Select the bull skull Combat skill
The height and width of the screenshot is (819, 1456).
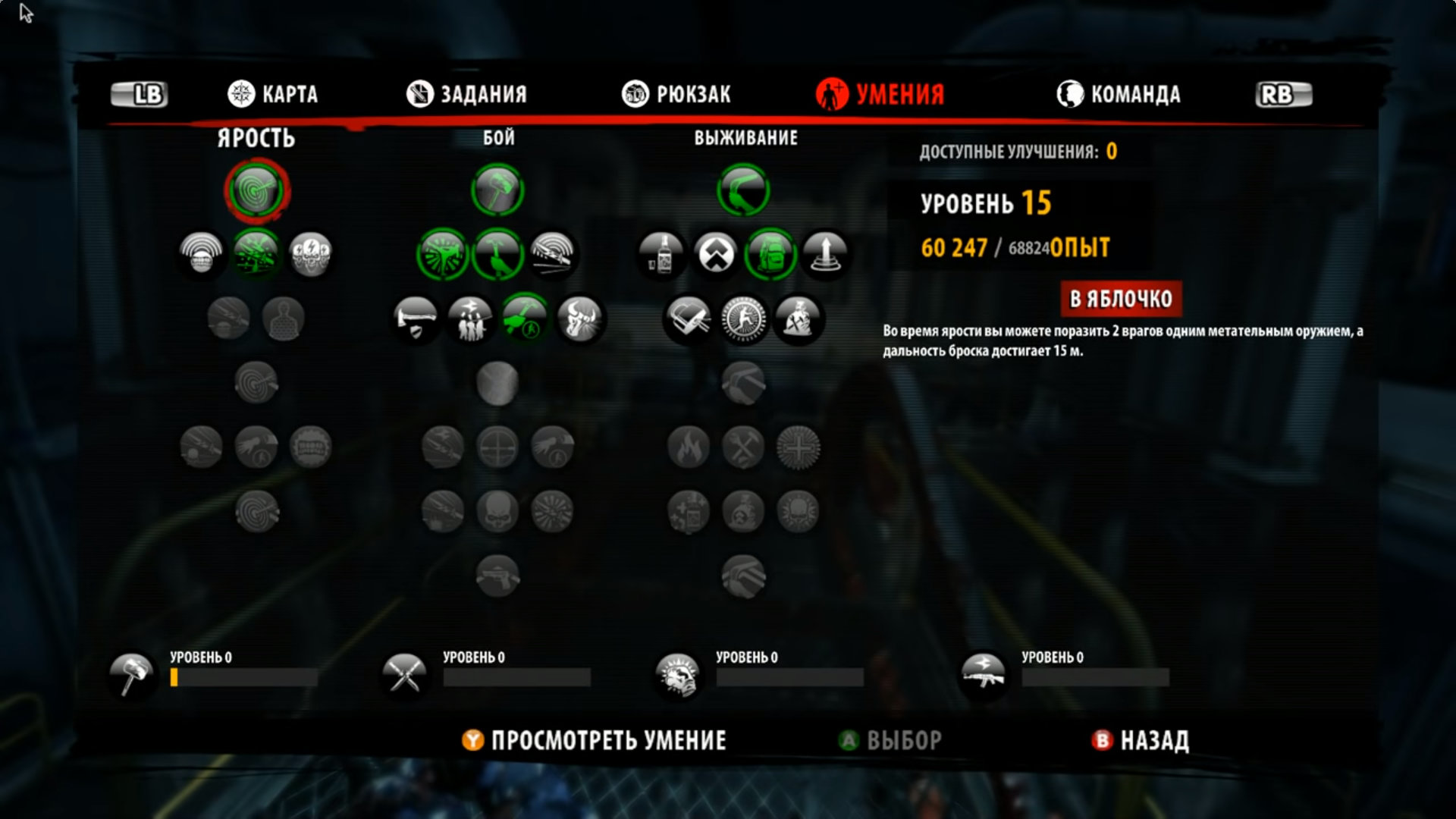click(579, 318)
